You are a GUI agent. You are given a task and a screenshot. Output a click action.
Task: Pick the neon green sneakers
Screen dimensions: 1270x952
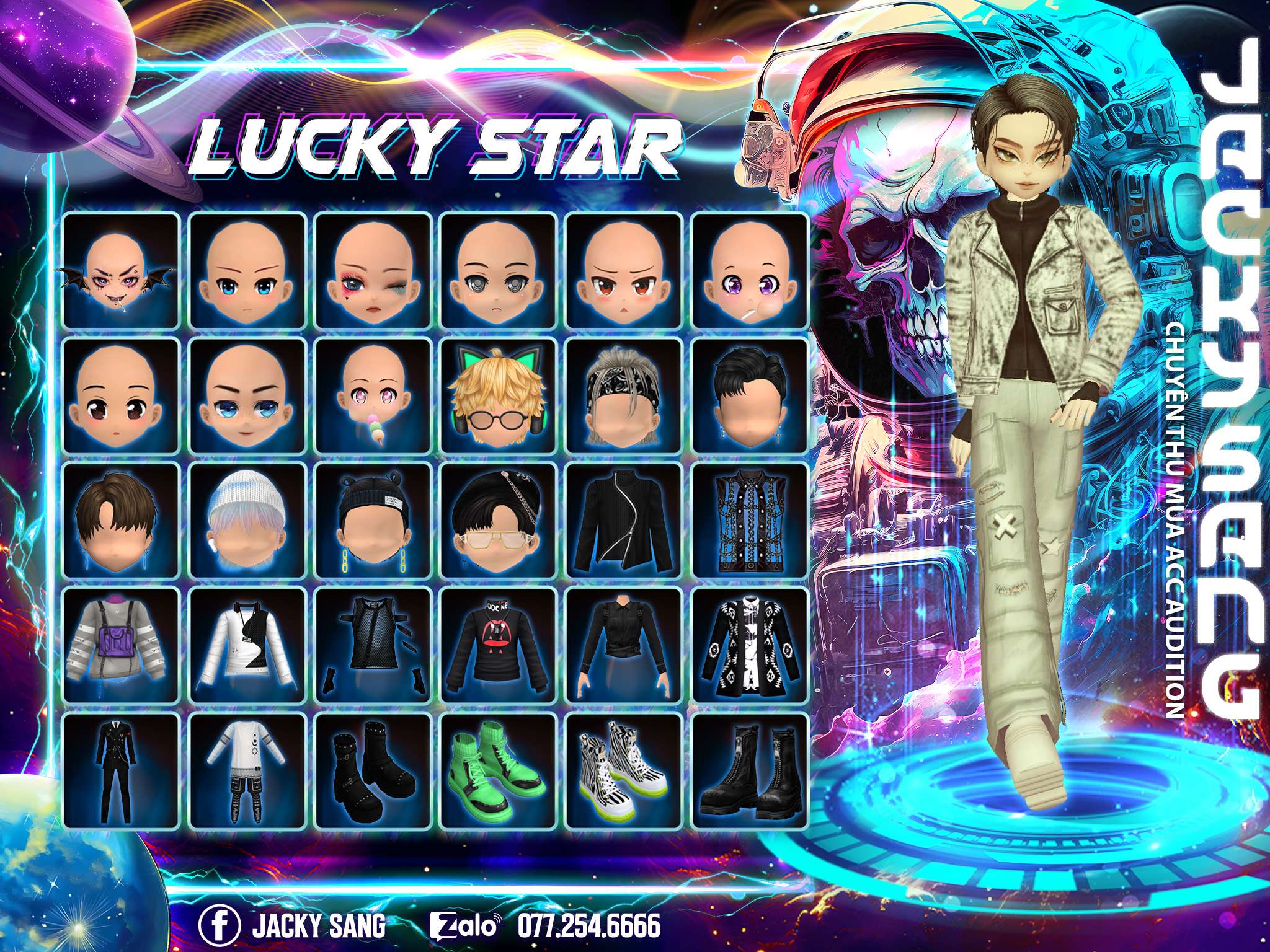(x=498, y=770)
